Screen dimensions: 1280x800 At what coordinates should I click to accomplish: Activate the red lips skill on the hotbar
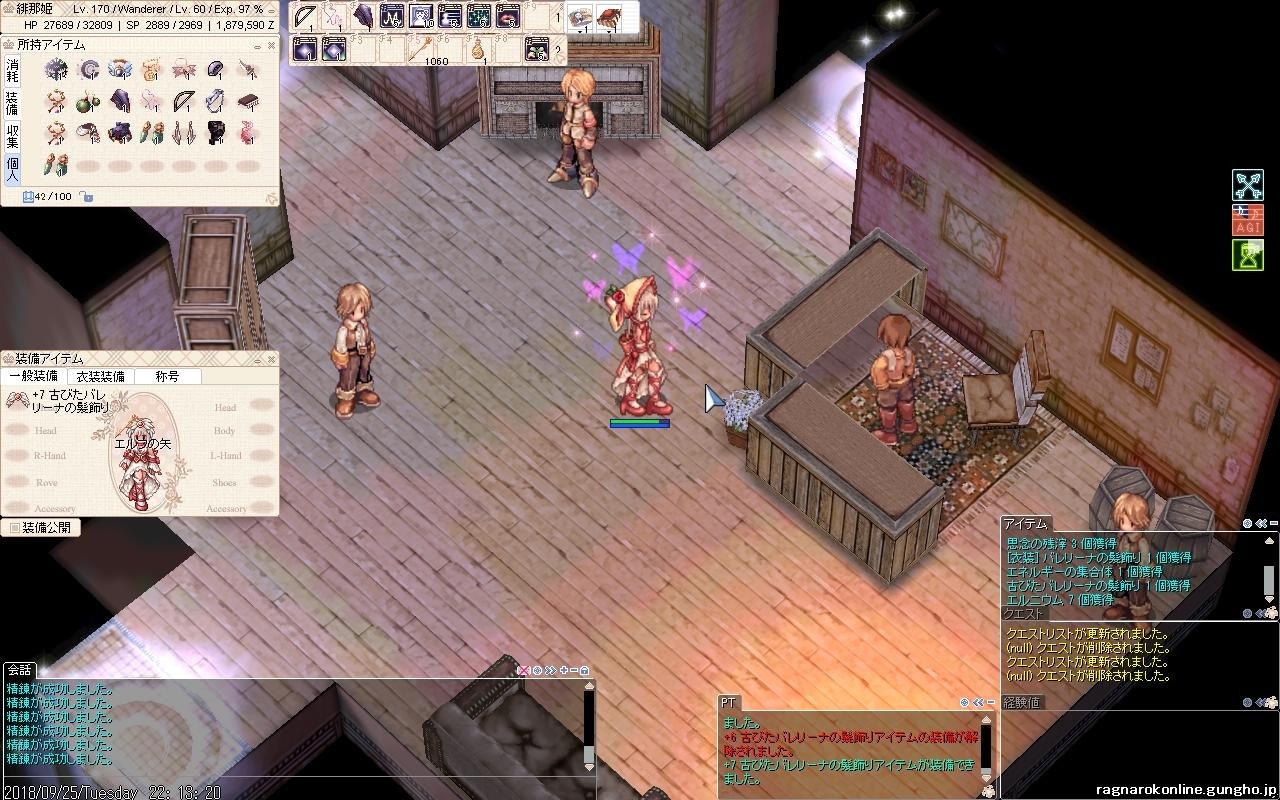coord(508,17)
